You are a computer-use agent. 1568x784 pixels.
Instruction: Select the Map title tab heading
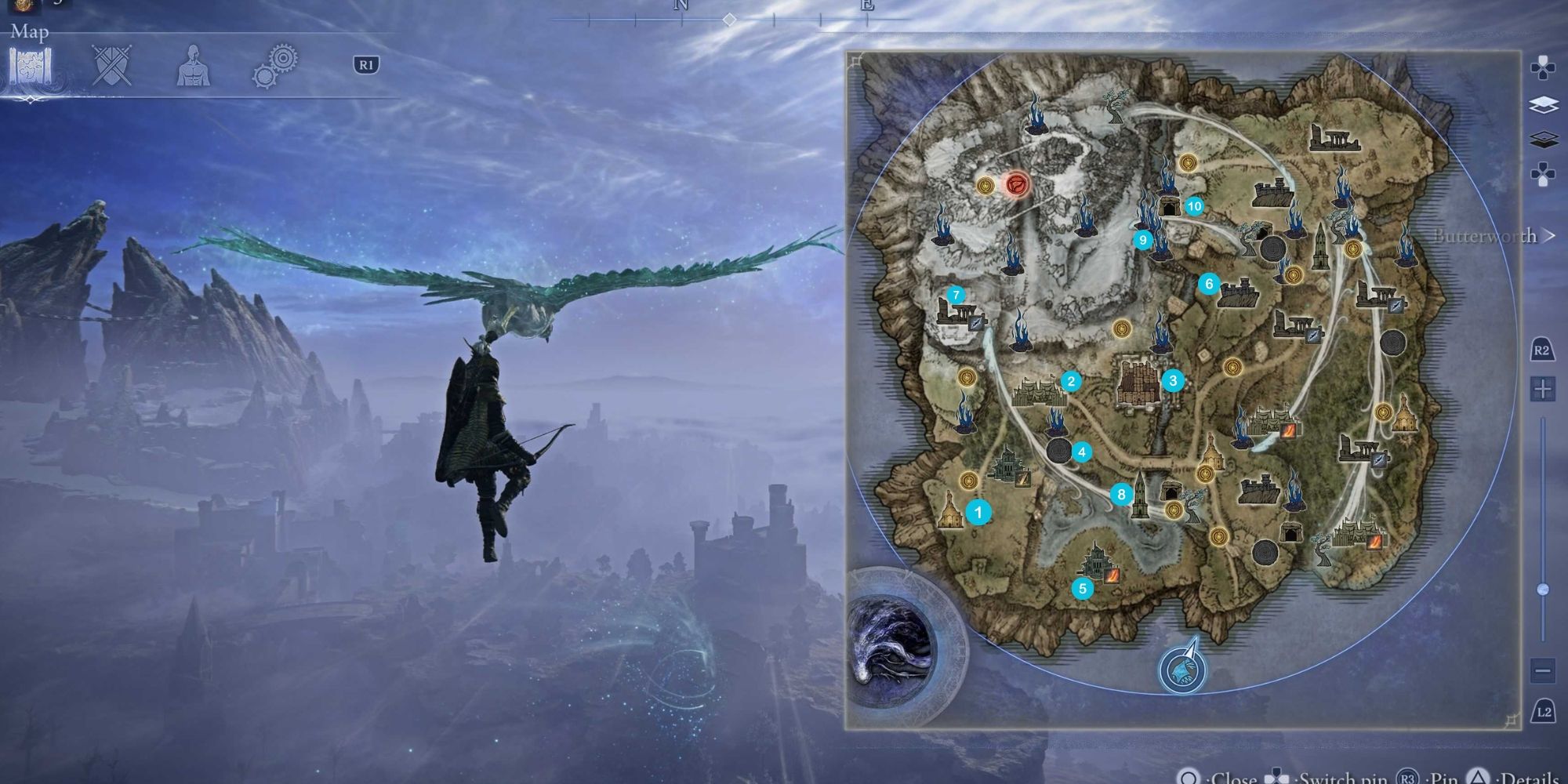coord(30,33)
